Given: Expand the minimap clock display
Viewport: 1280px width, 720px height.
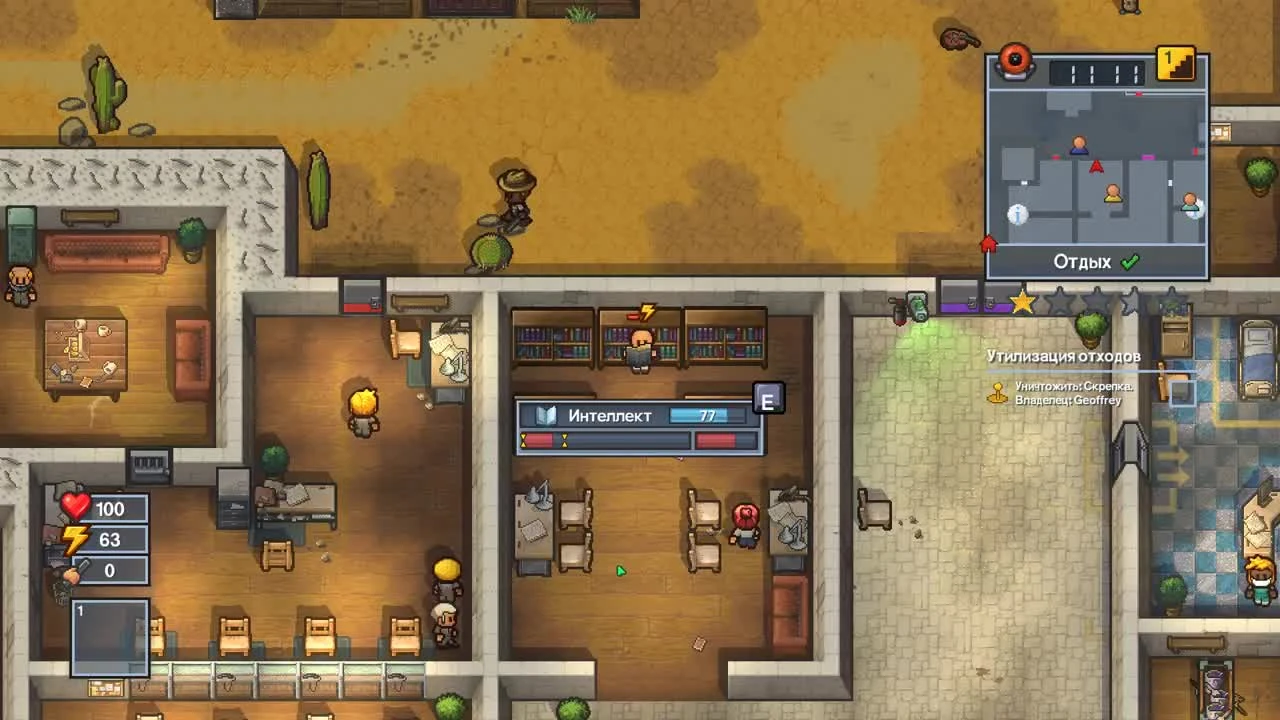Looking at the screenshot, I should 1095,70.
